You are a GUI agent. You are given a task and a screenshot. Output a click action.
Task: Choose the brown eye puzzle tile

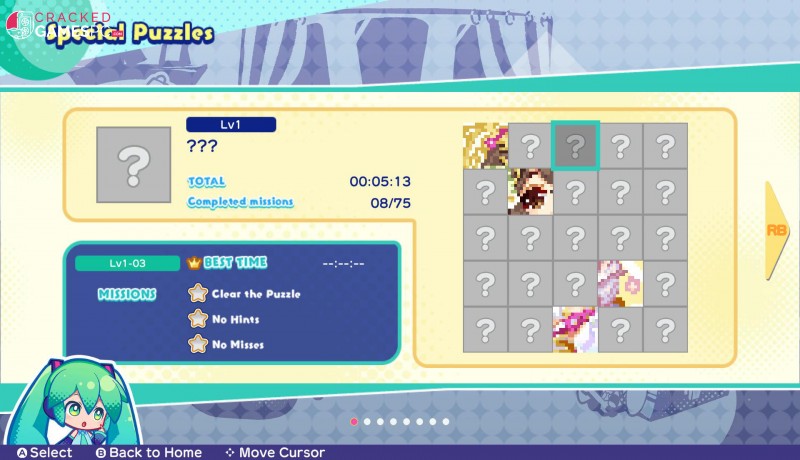click(530, 191)
